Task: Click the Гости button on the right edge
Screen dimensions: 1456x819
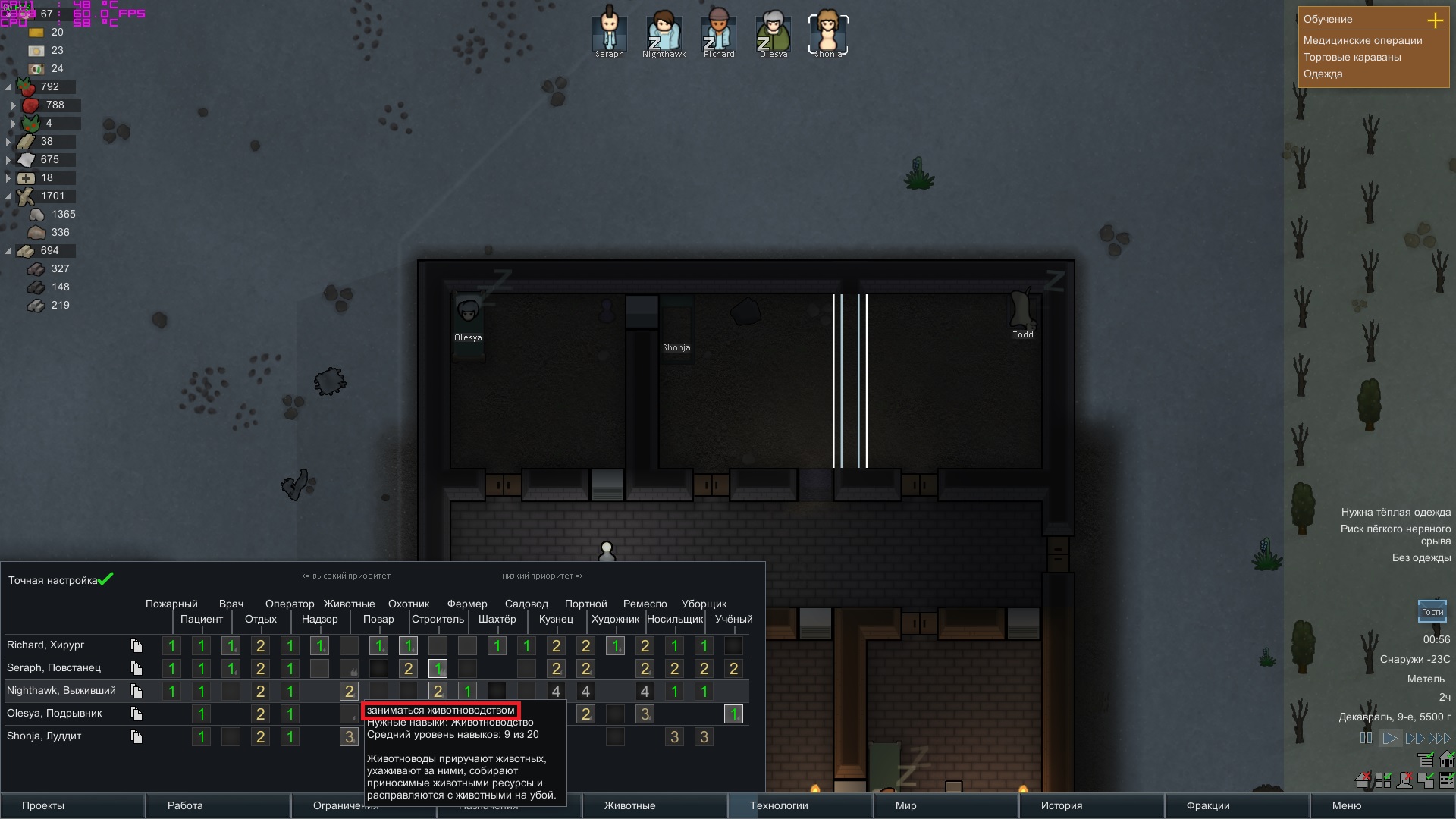Action: (1434, 610)
